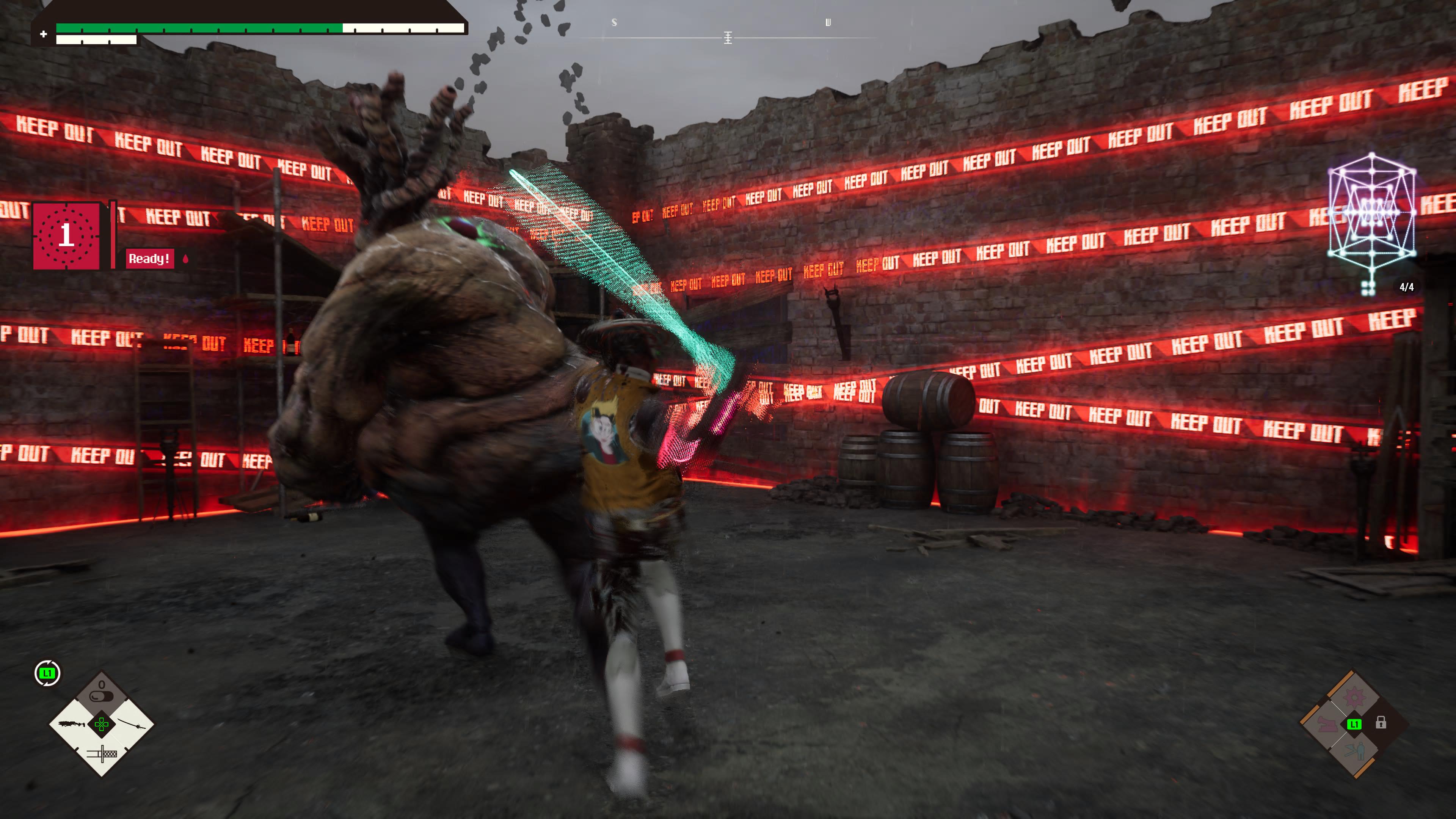Click the locked skill slot padlock

pyautogui.click(x=1381, y=723)
